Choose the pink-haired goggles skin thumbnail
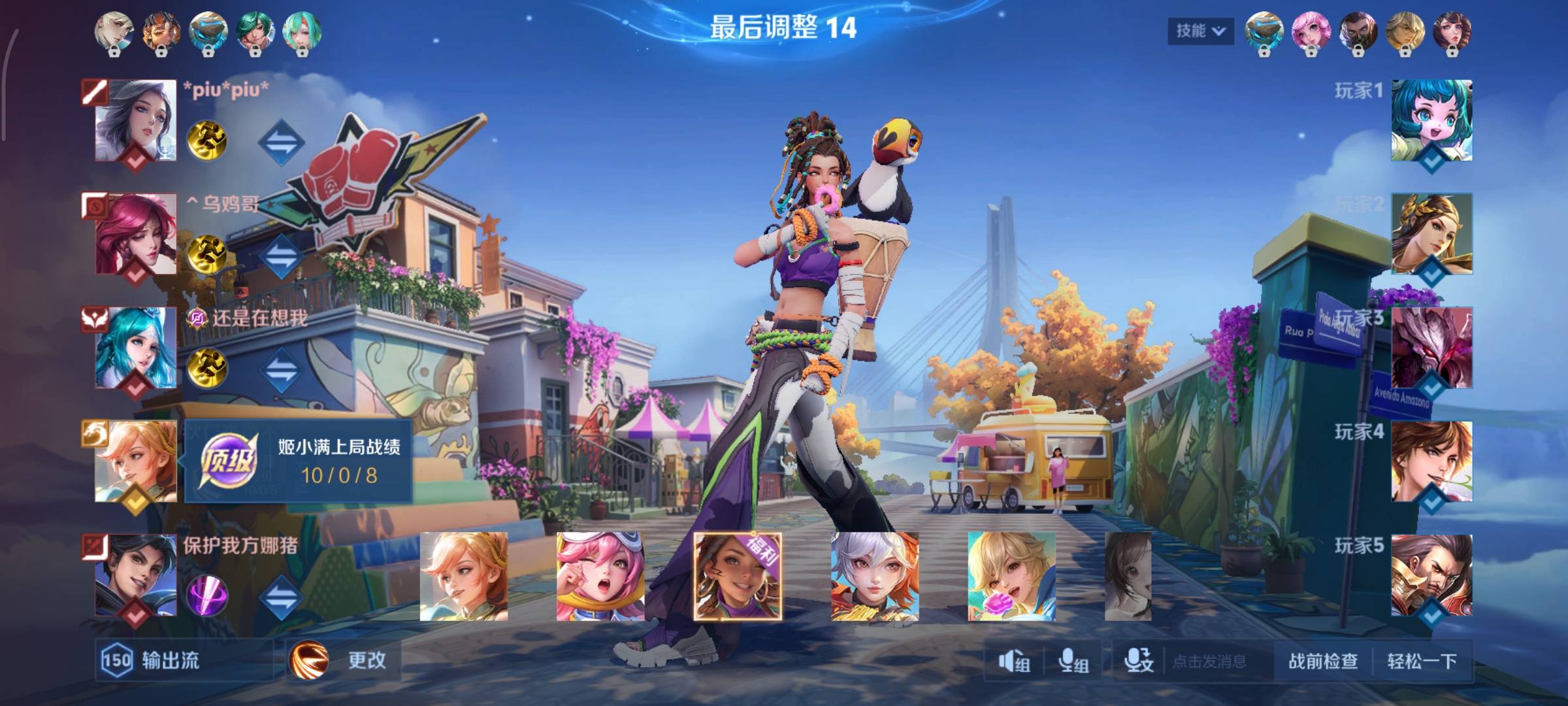 [x=600, y=577]
